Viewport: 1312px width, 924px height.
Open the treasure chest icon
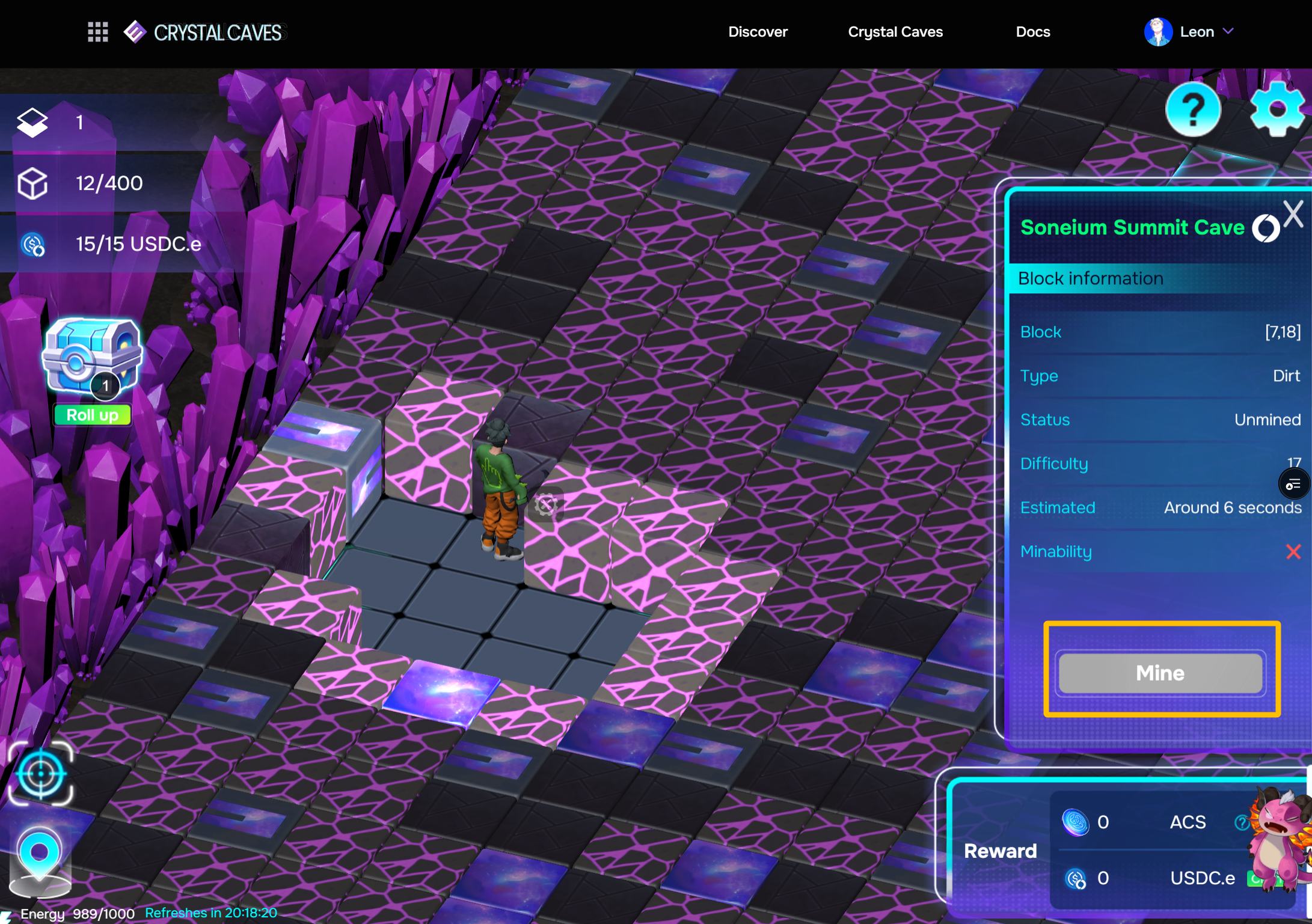(x=91, y=356)
